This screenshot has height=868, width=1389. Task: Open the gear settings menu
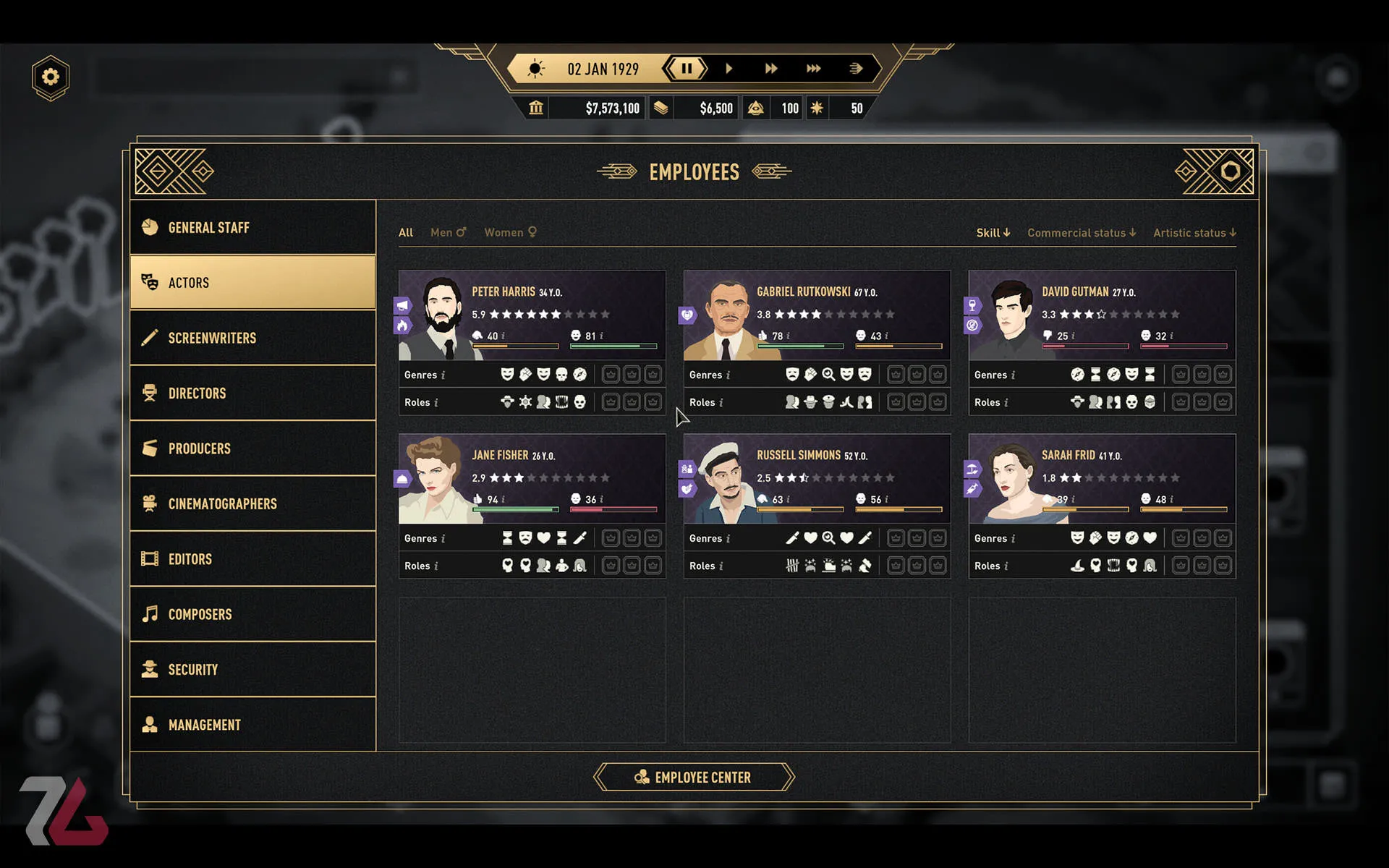click(x=51, y=77)
